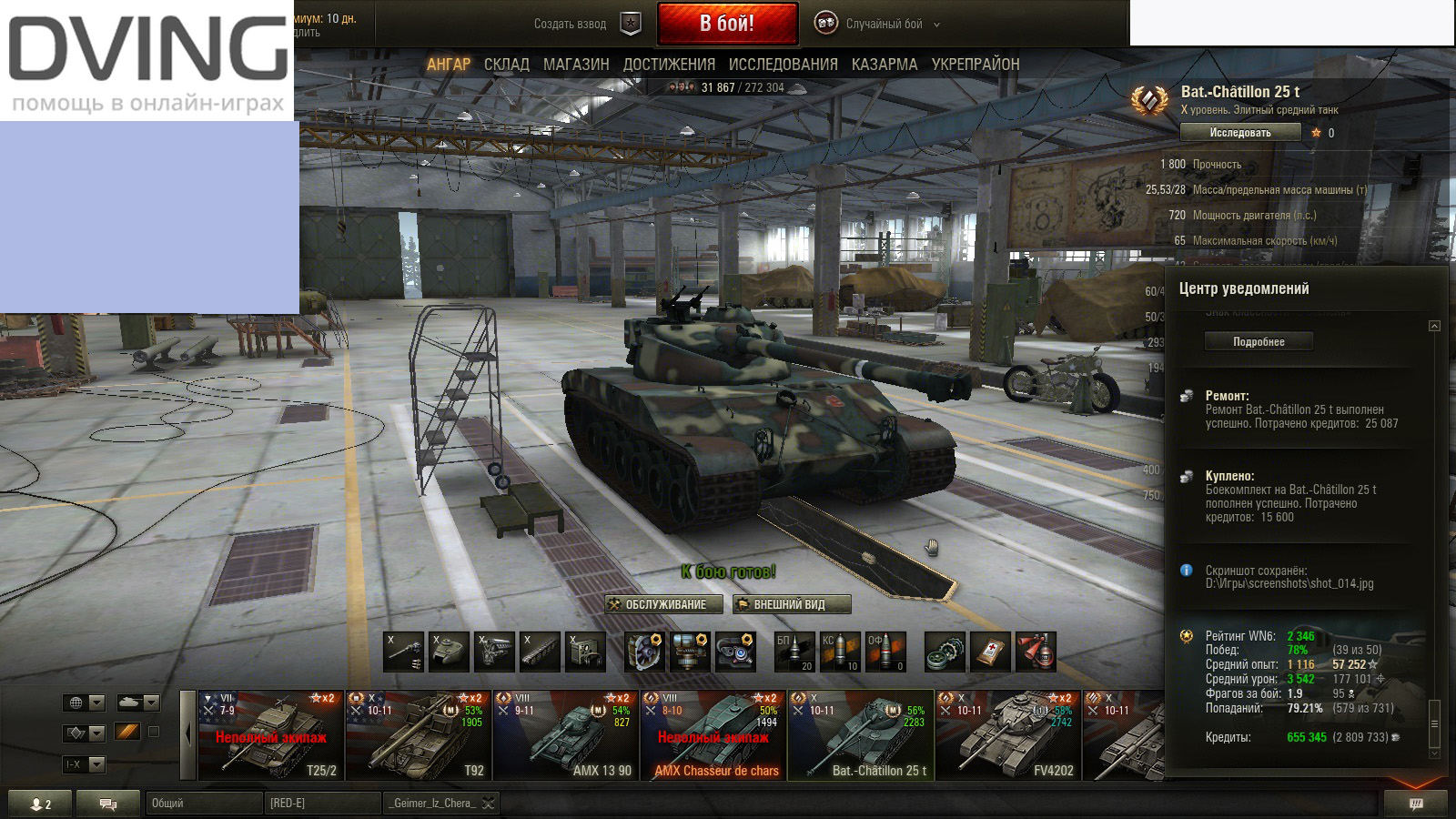Open the КАЗАРМА tab

(x=883, y=65)
